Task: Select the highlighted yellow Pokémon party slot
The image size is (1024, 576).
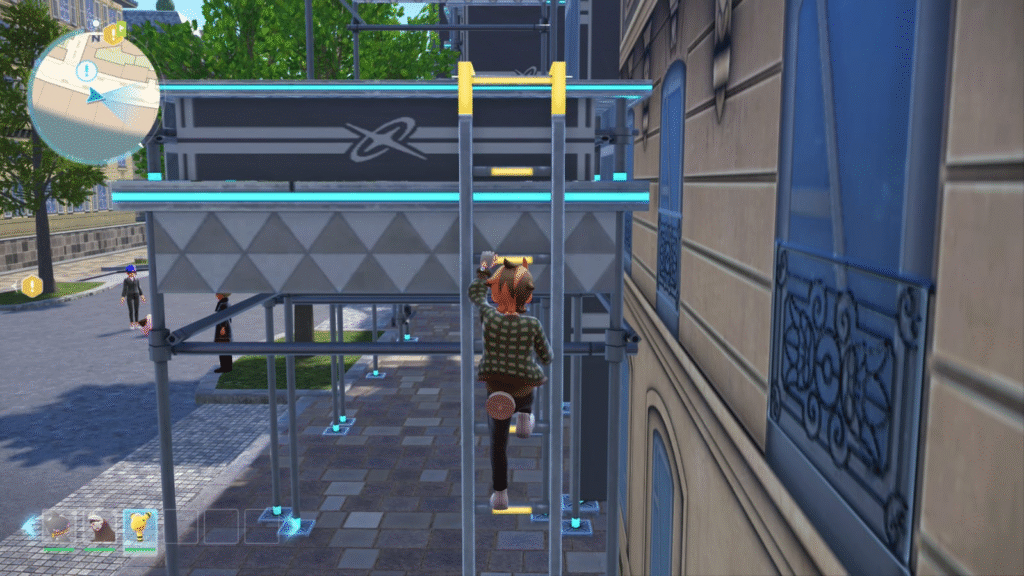Action: [x=140, y=526]
